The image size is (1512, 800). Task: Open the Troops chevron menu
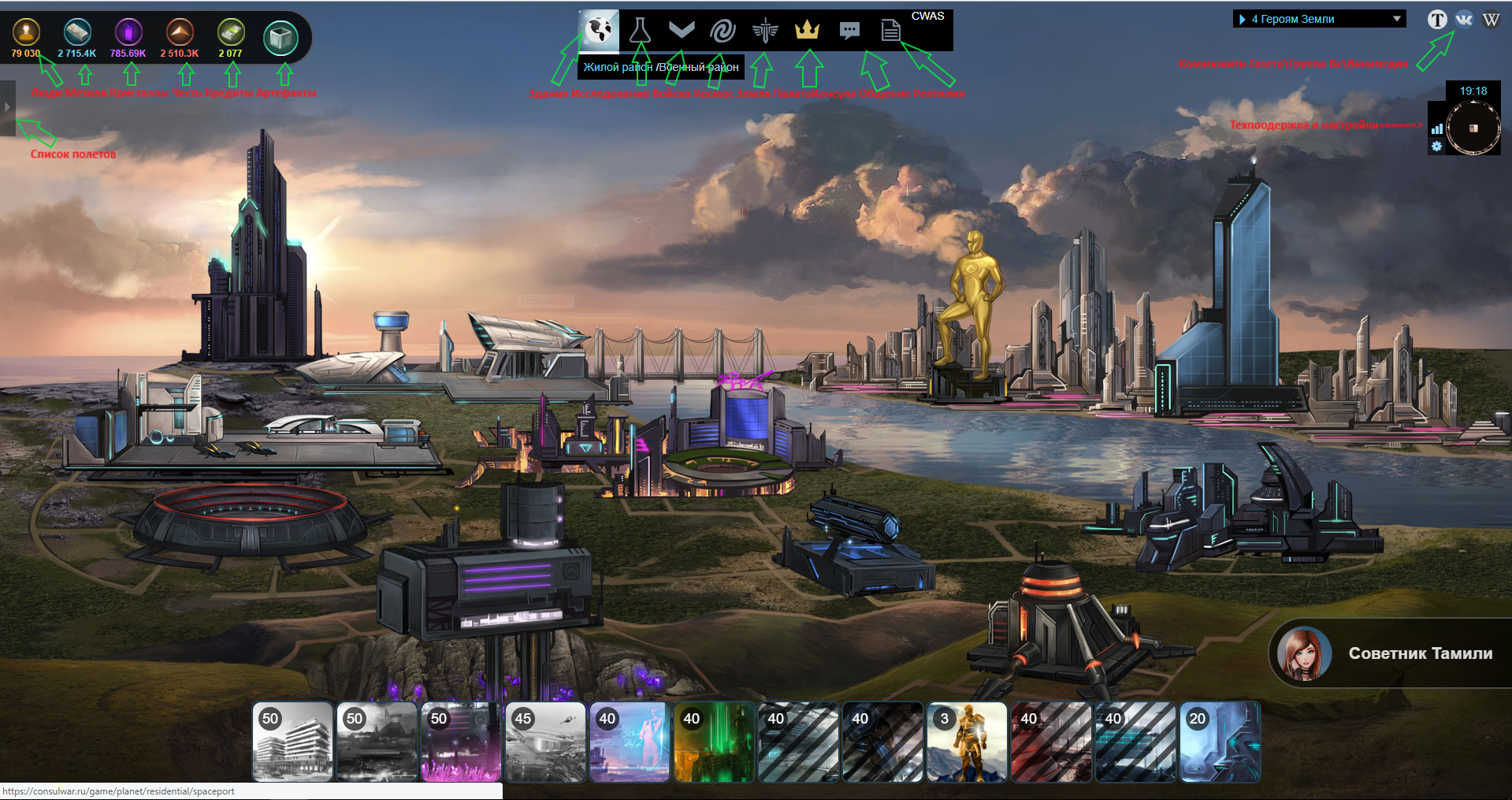[x=682, y=31]
